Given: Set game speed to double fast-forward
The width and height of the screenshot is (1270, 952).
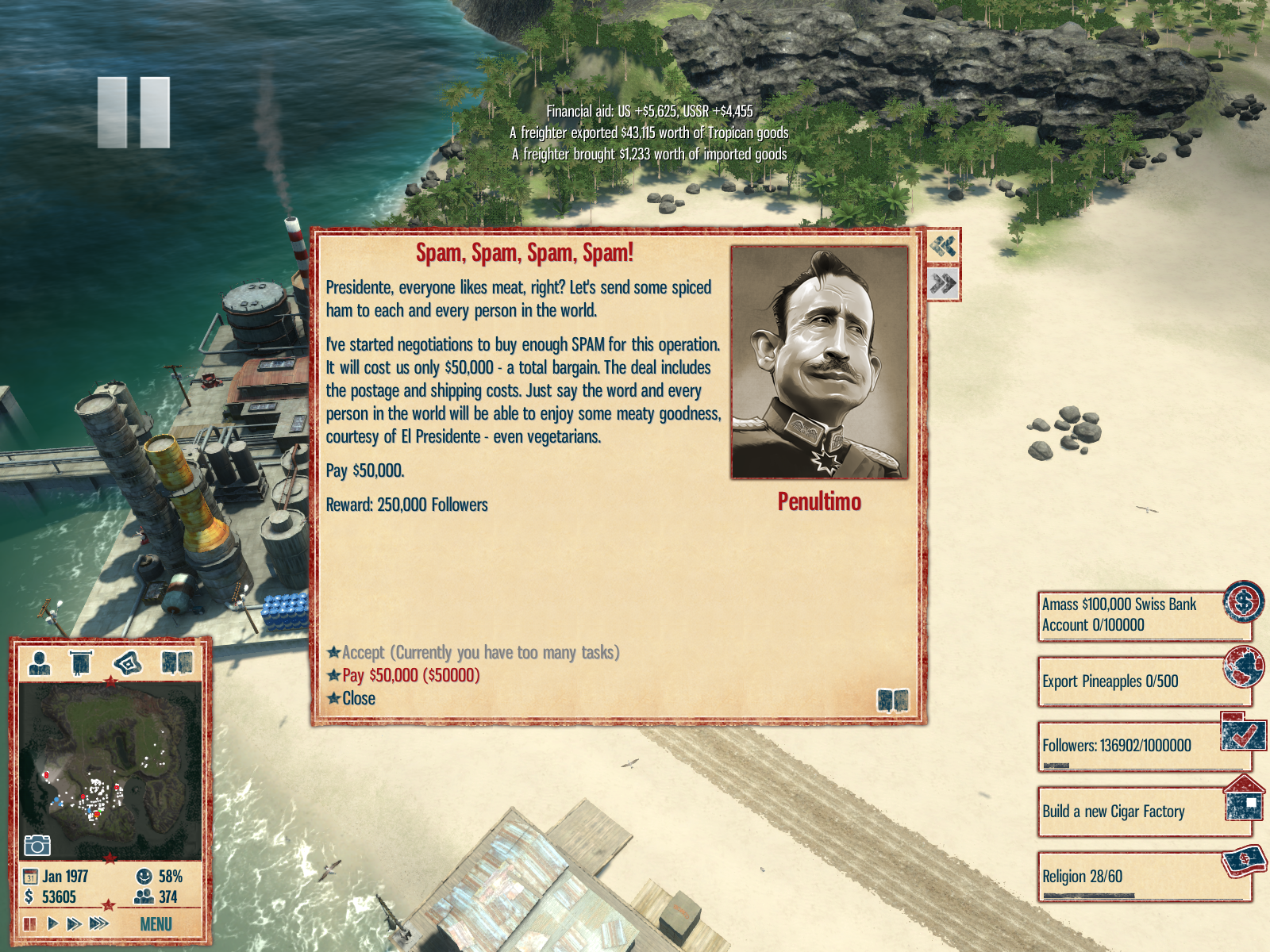Looking at the screenshot, I should [x=74, y=924].
